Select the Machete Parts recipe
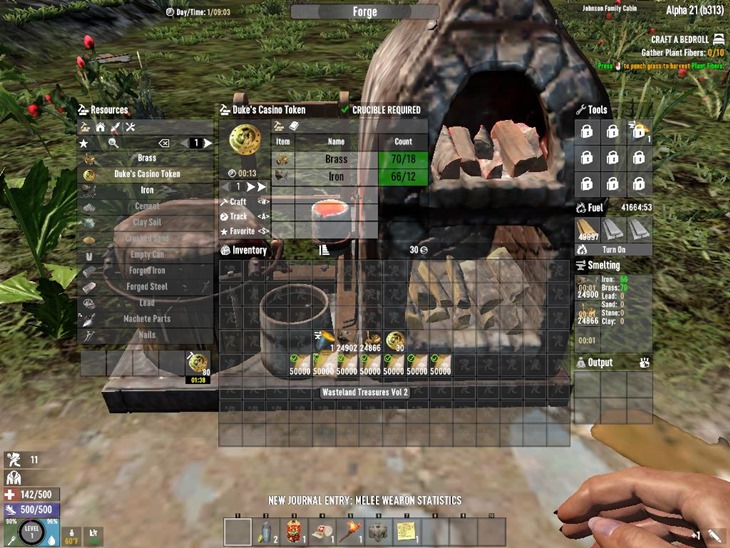Image resolution: width=730 pixels, height=548 pixels. (147, 318)
